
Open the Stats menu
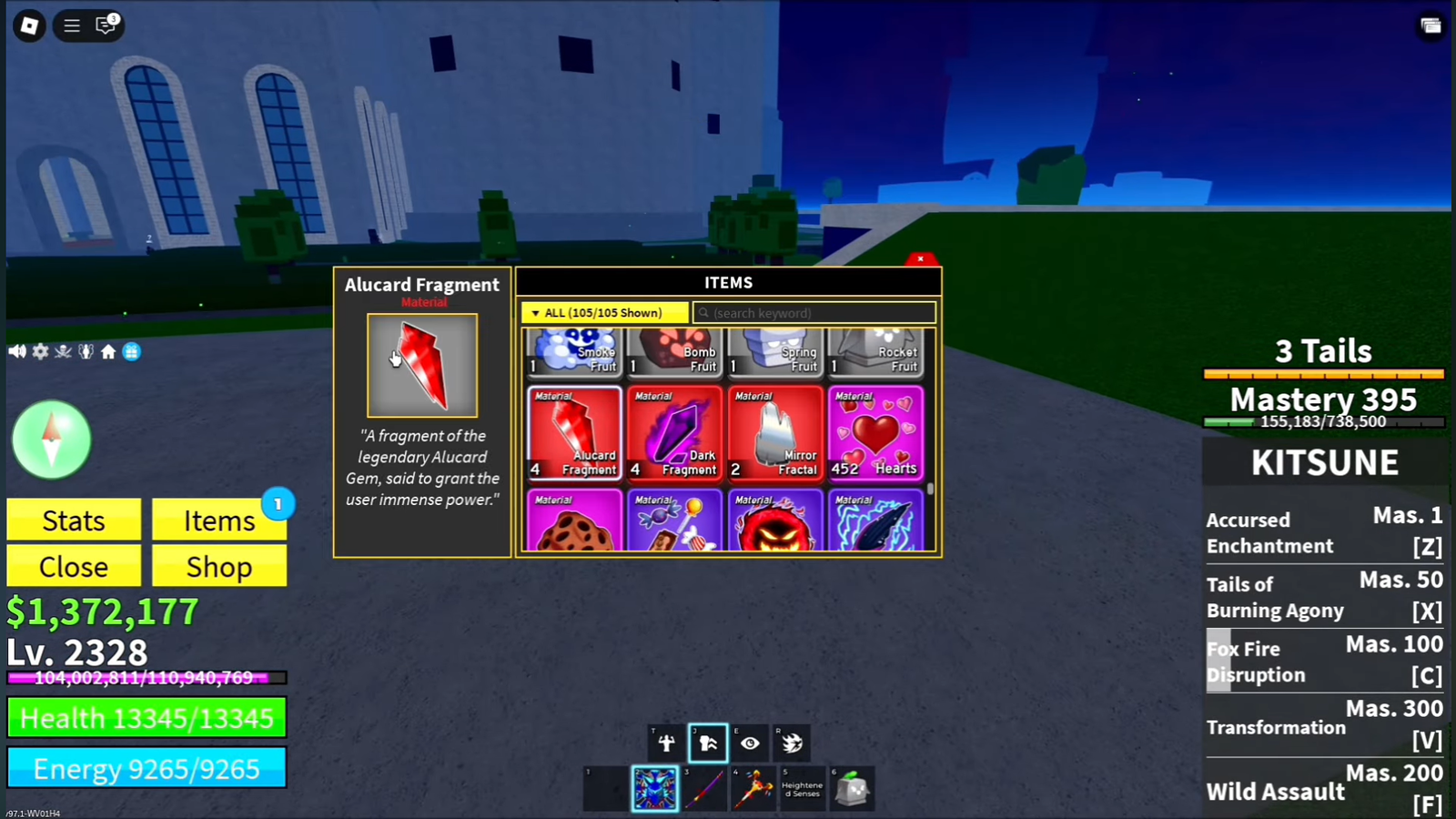74,521
